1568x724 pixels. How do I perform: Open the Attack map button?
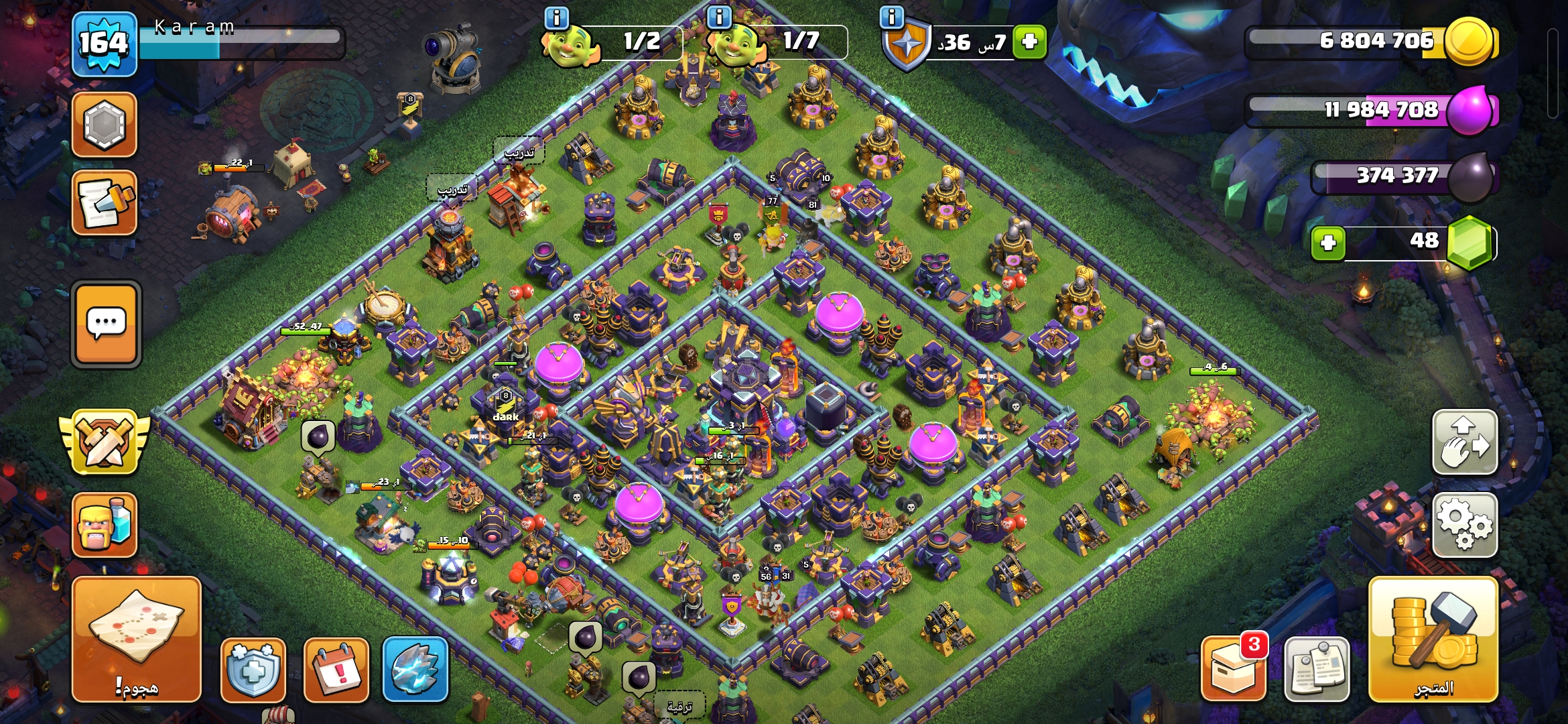[136, 638]
